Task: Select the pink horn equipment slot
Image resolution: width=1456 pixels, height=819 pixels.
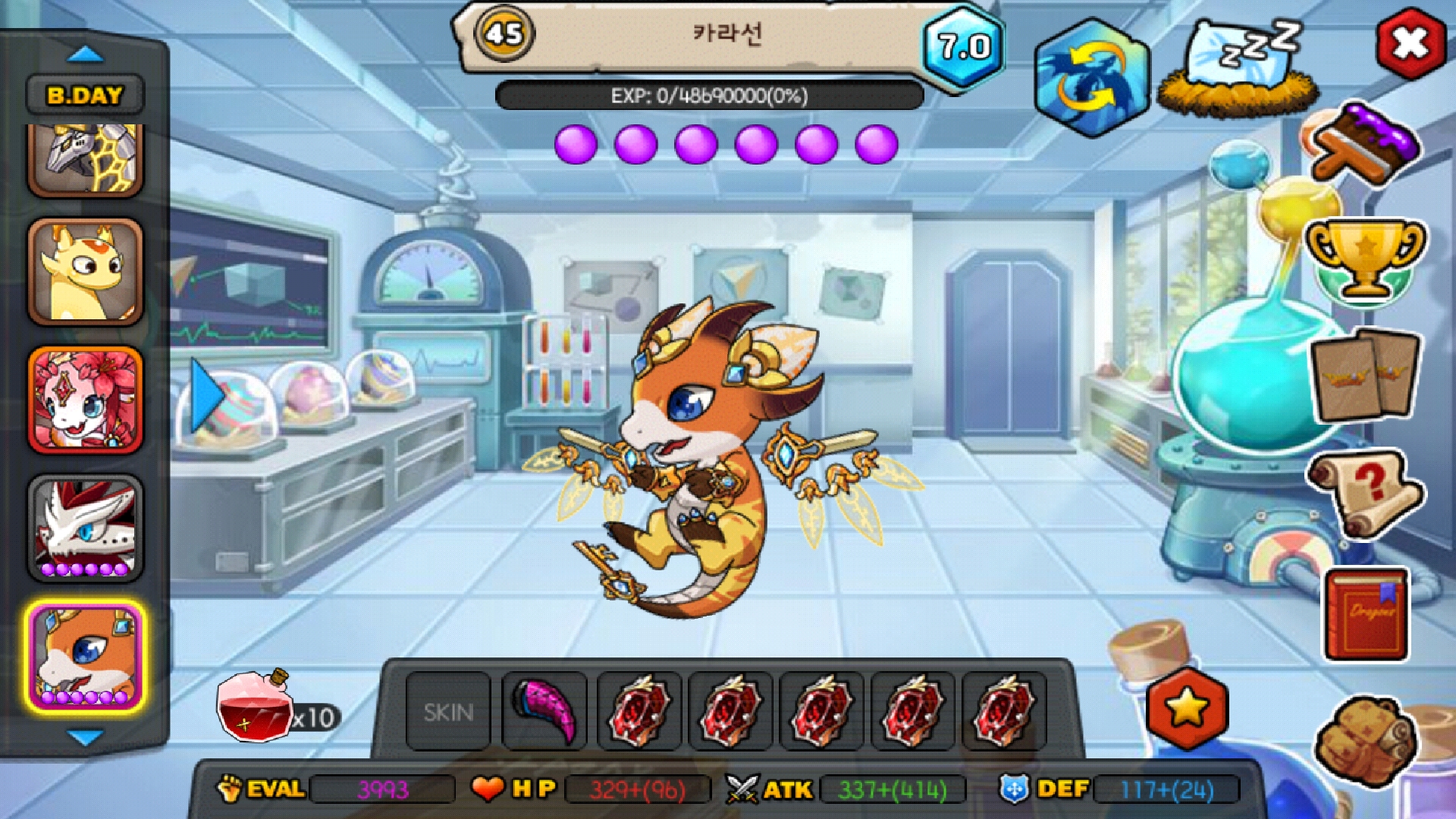Action: click(x=544, y=712)
